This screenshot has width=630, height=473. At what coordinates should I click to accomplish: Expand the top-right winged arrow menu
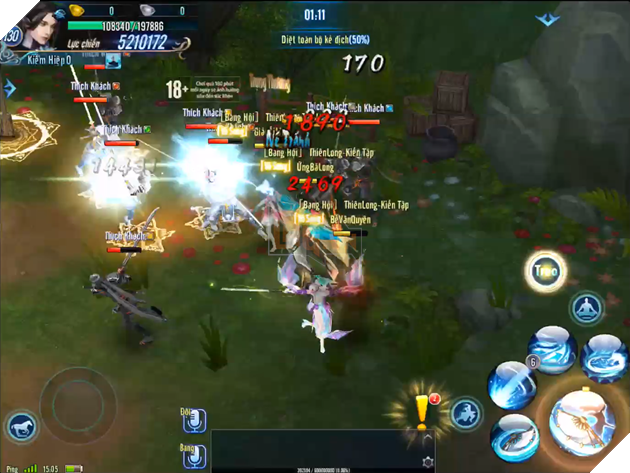click(547, 19)
